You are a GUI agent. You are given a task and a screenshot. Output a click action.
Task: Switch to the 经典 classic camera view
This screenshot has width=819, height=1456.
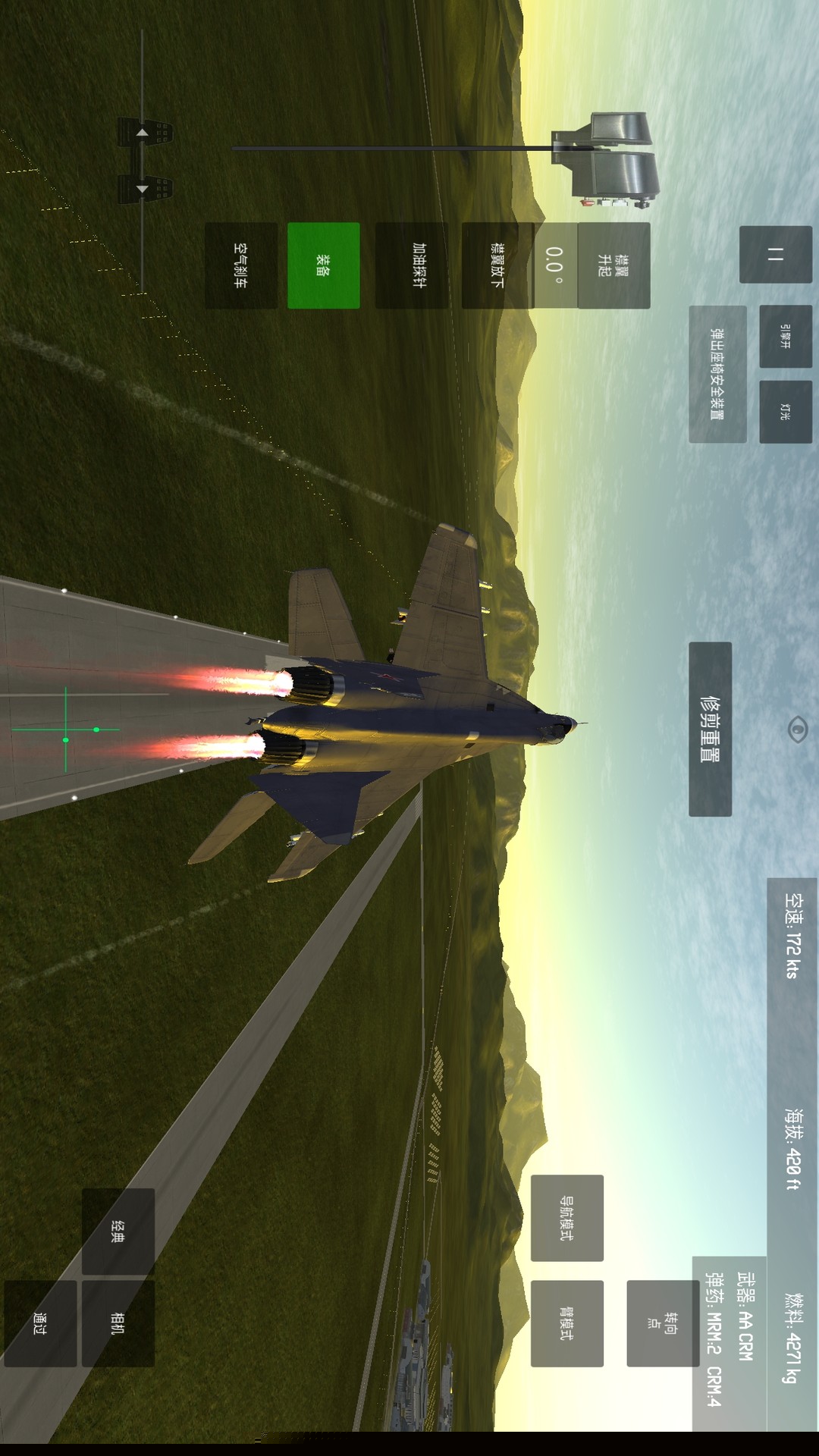pos(118,1231)
